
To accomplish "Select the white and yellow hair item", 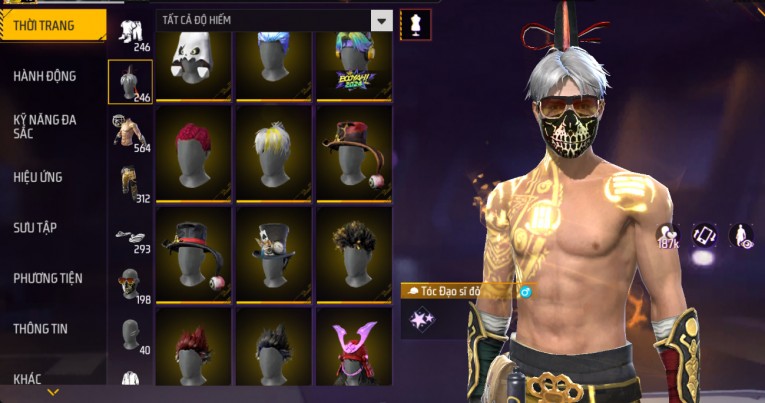I will coord(273,150).
